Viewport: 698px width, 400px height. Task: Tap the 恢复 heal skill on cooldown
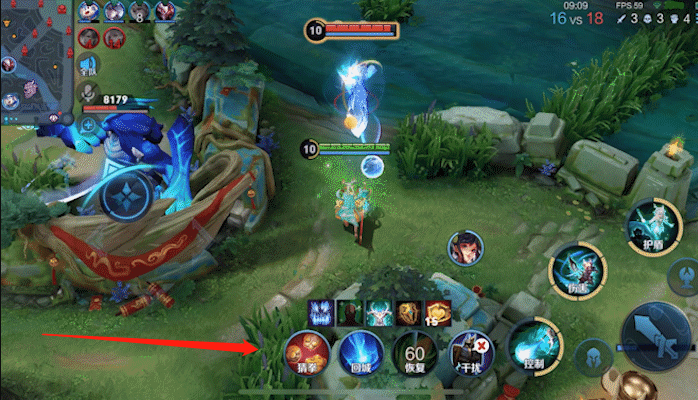click(414, 353)
